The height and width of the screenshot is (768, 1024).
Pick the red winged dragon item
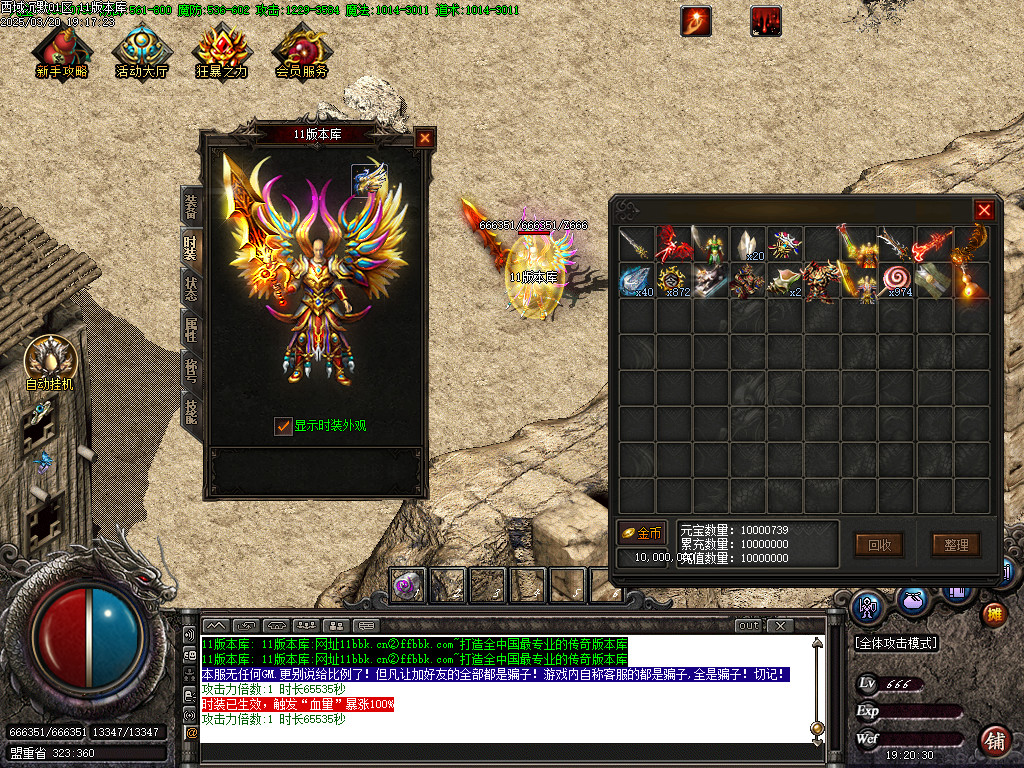click(673, 244)
